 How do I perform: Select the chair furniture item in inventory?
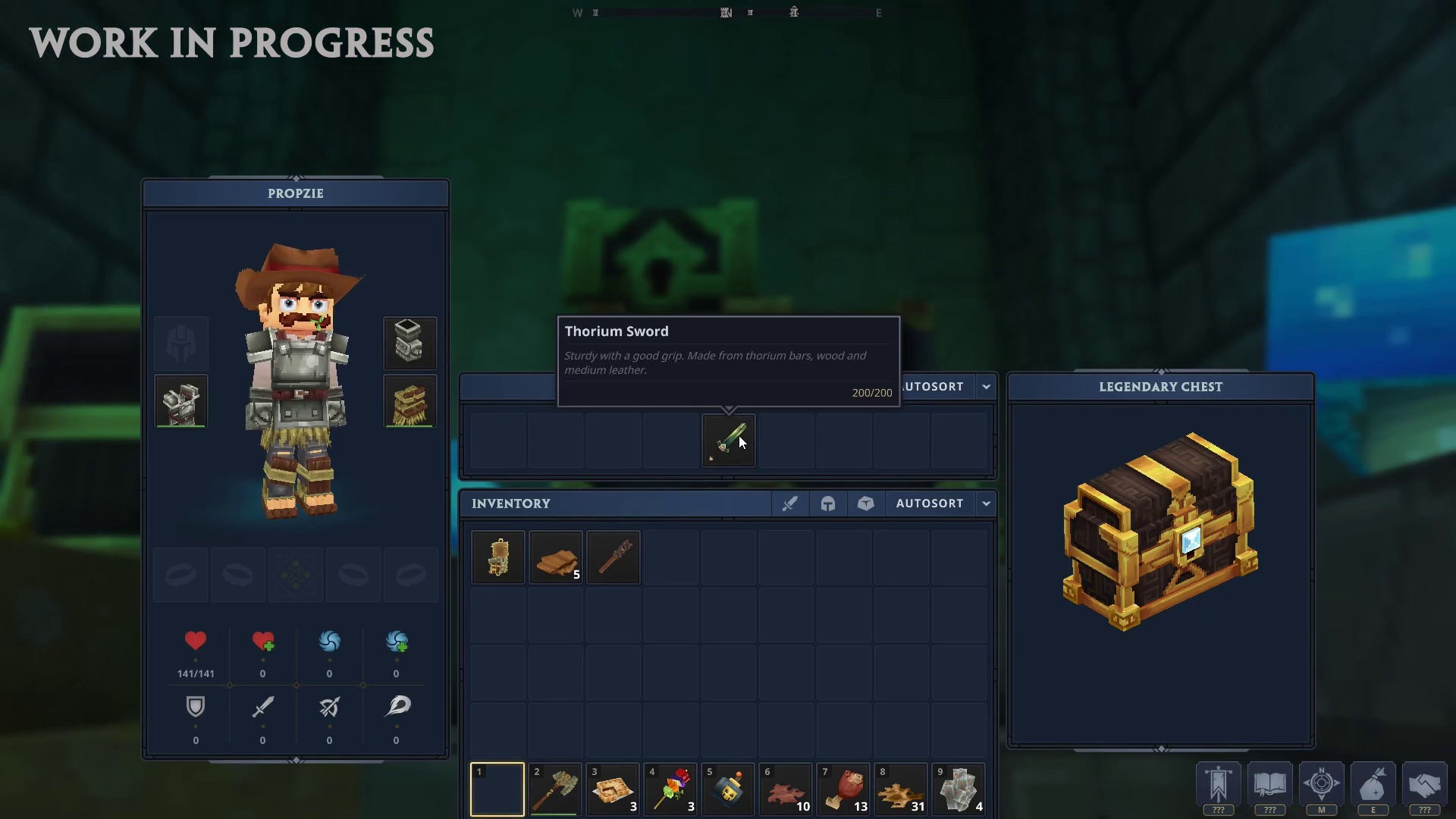497,558
